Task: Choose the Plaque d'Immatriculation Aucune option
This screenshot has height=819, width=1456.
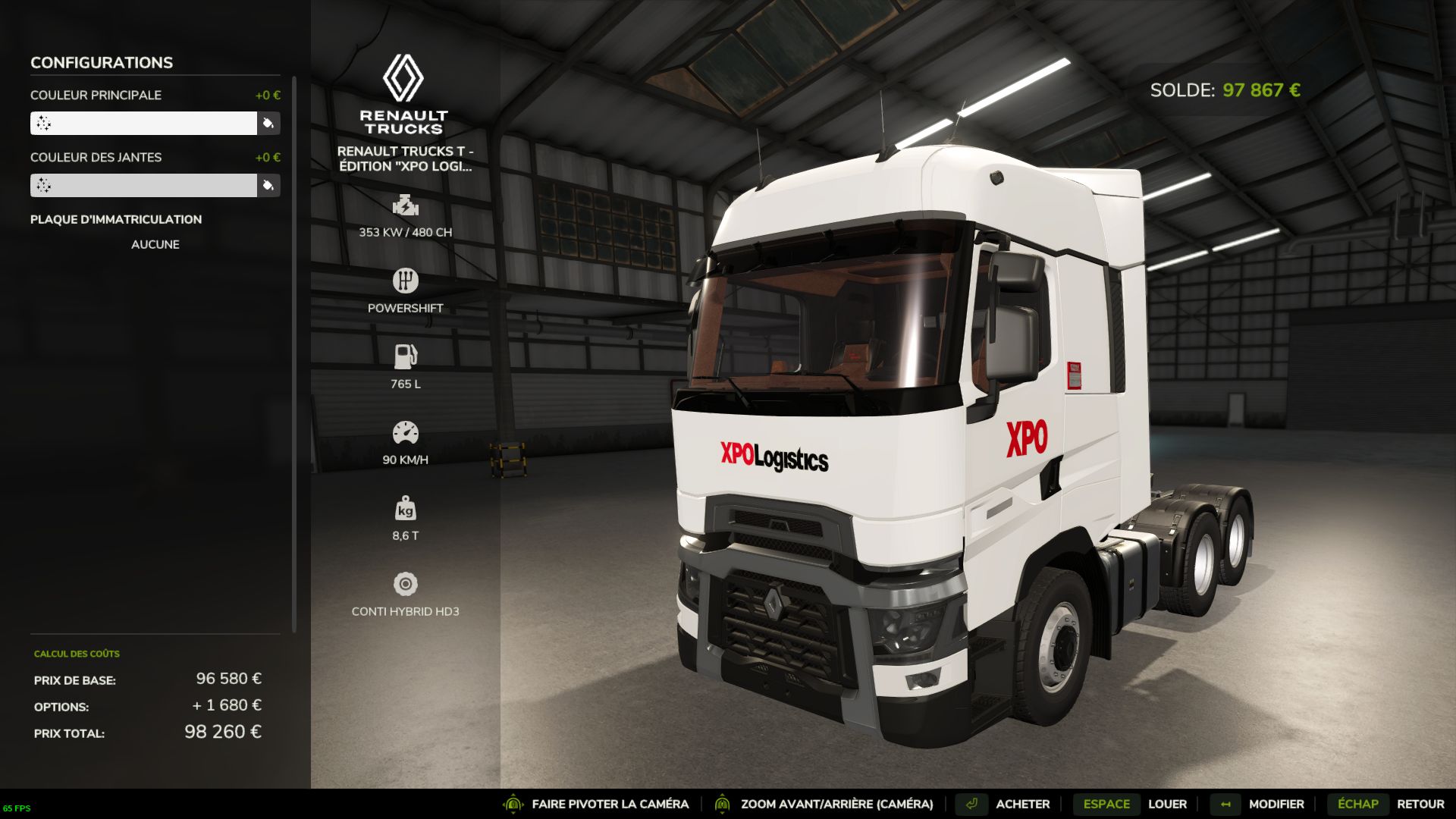Action: [155, 244]
